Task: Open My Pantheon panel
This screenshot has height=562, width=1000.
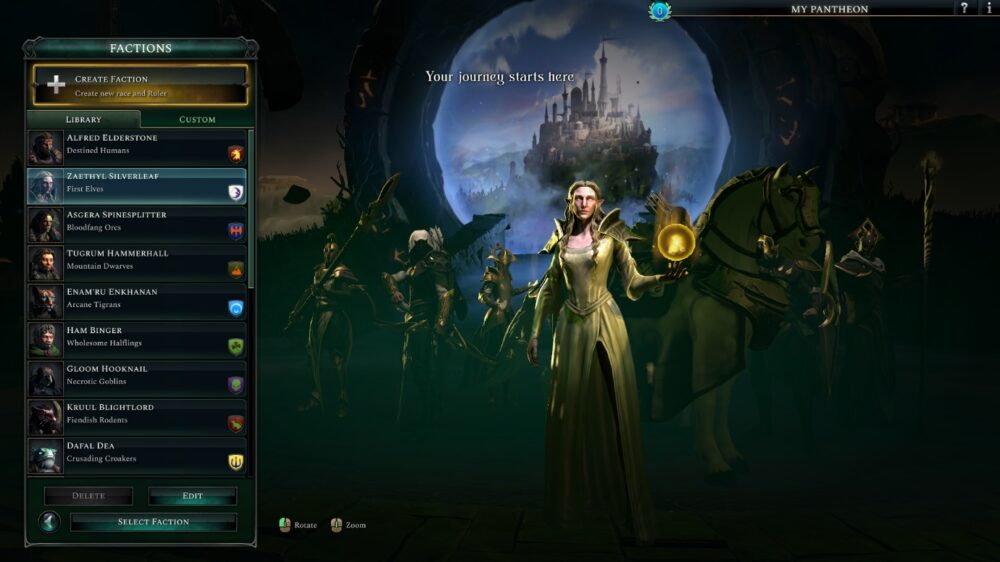Action: coord(829,9)
